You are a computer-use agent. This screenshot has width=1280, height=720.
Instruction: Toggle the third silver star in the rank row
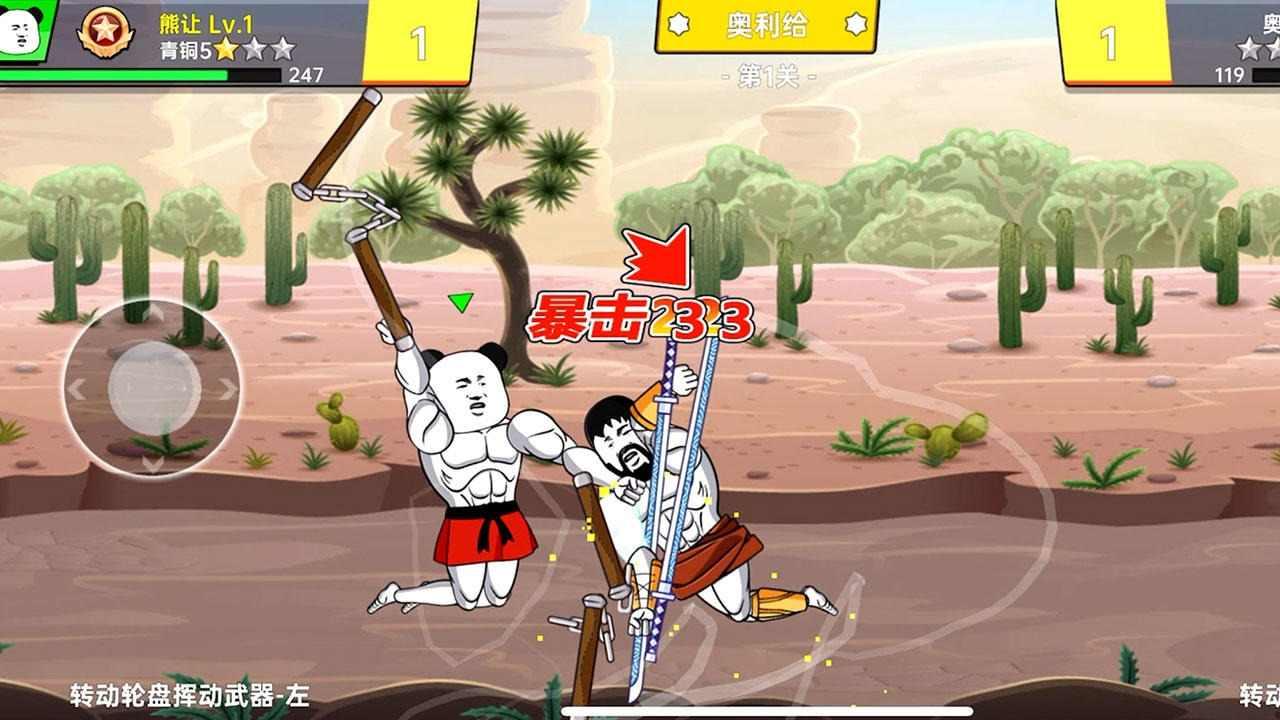[x=281, y=50]
